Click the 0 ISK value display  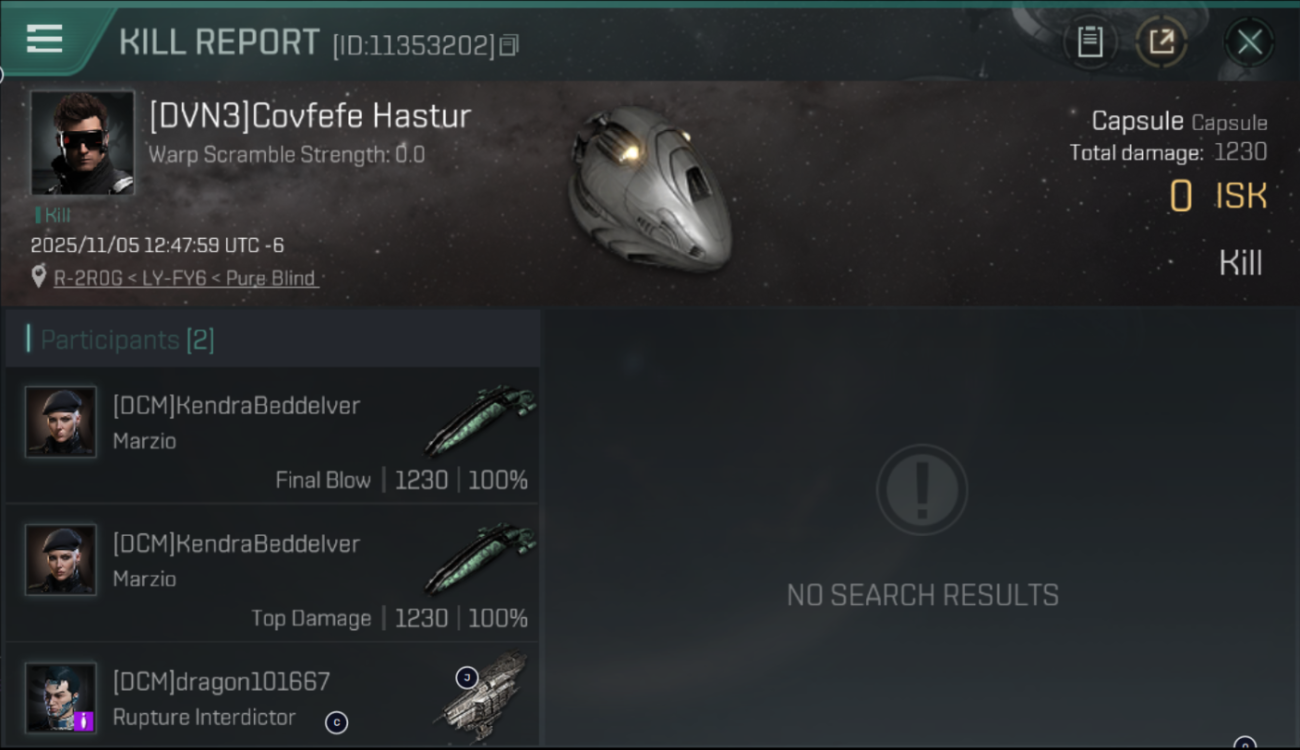[1218, 196]
